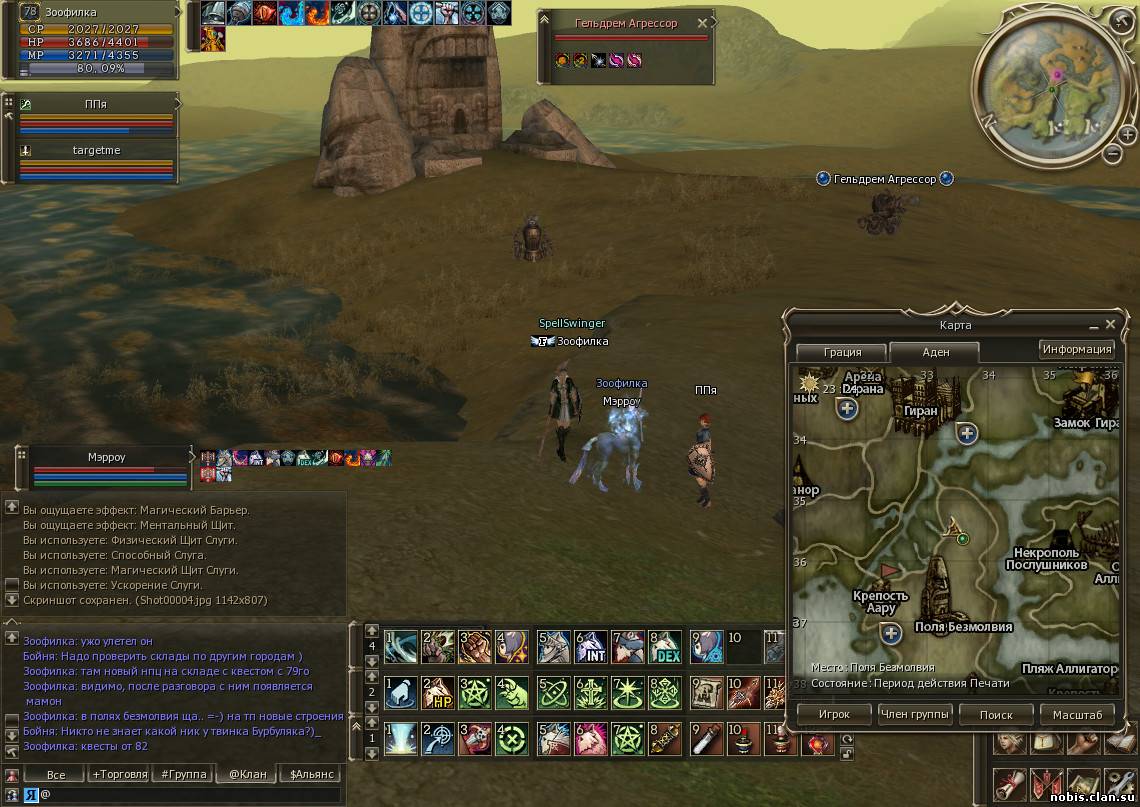Toggle the map Масштаб scale button
The image size is (1140, 807).
coord(1077,714)
